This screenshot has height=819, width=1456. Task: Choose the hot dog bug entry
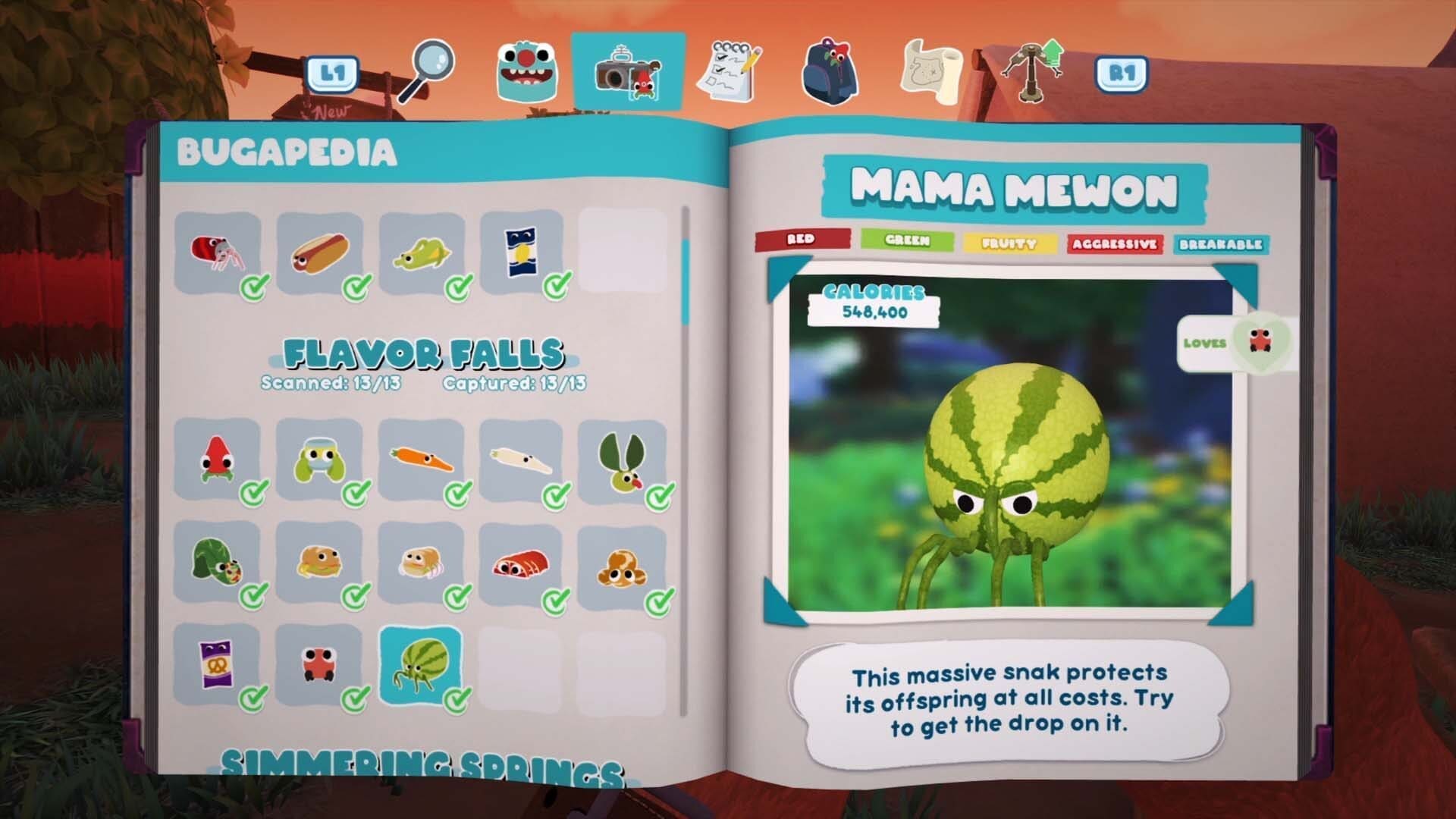click(x=319, y=253)
